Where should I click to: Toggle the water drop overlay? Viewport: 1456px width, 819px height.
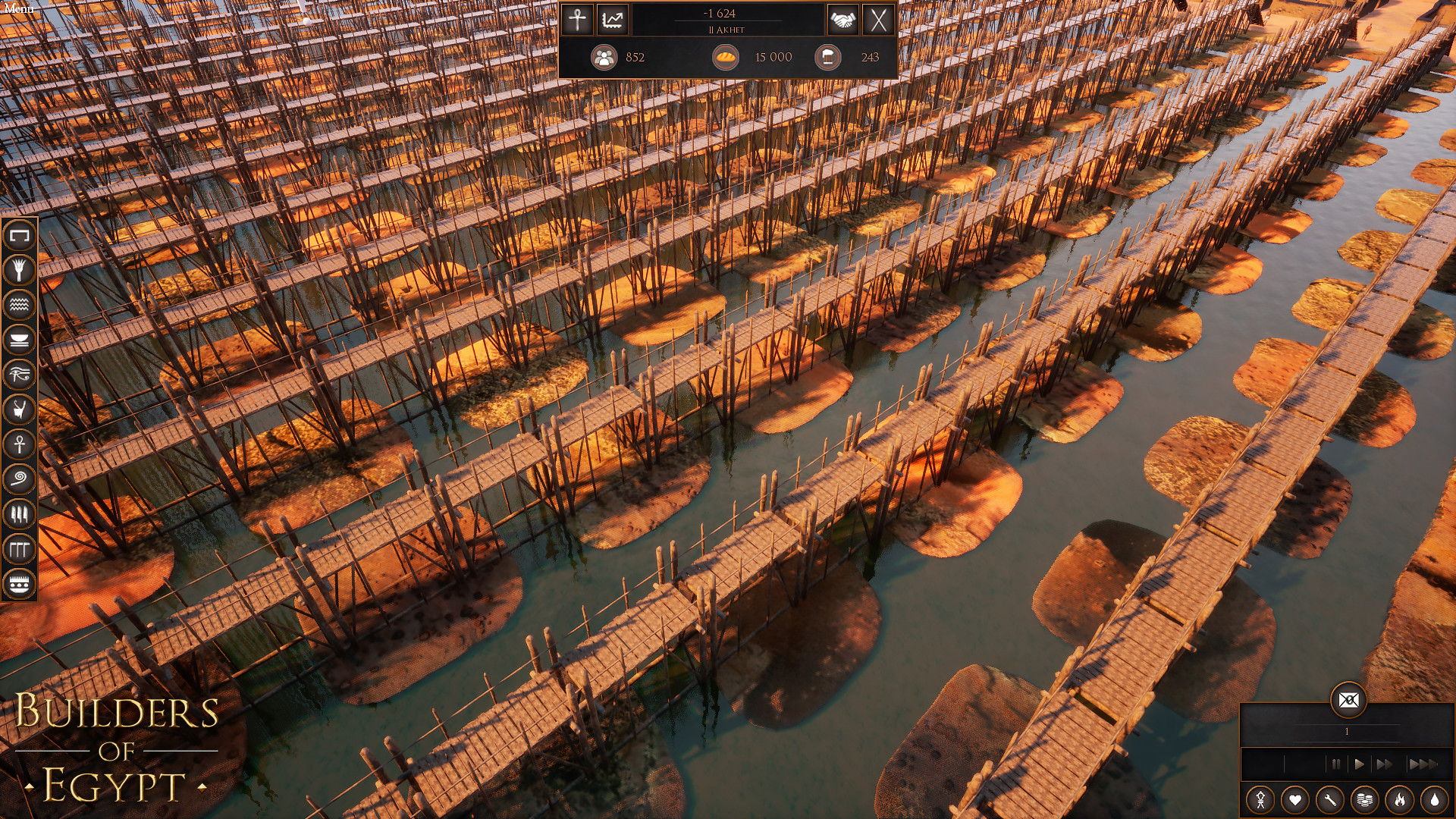[1434, 800]
